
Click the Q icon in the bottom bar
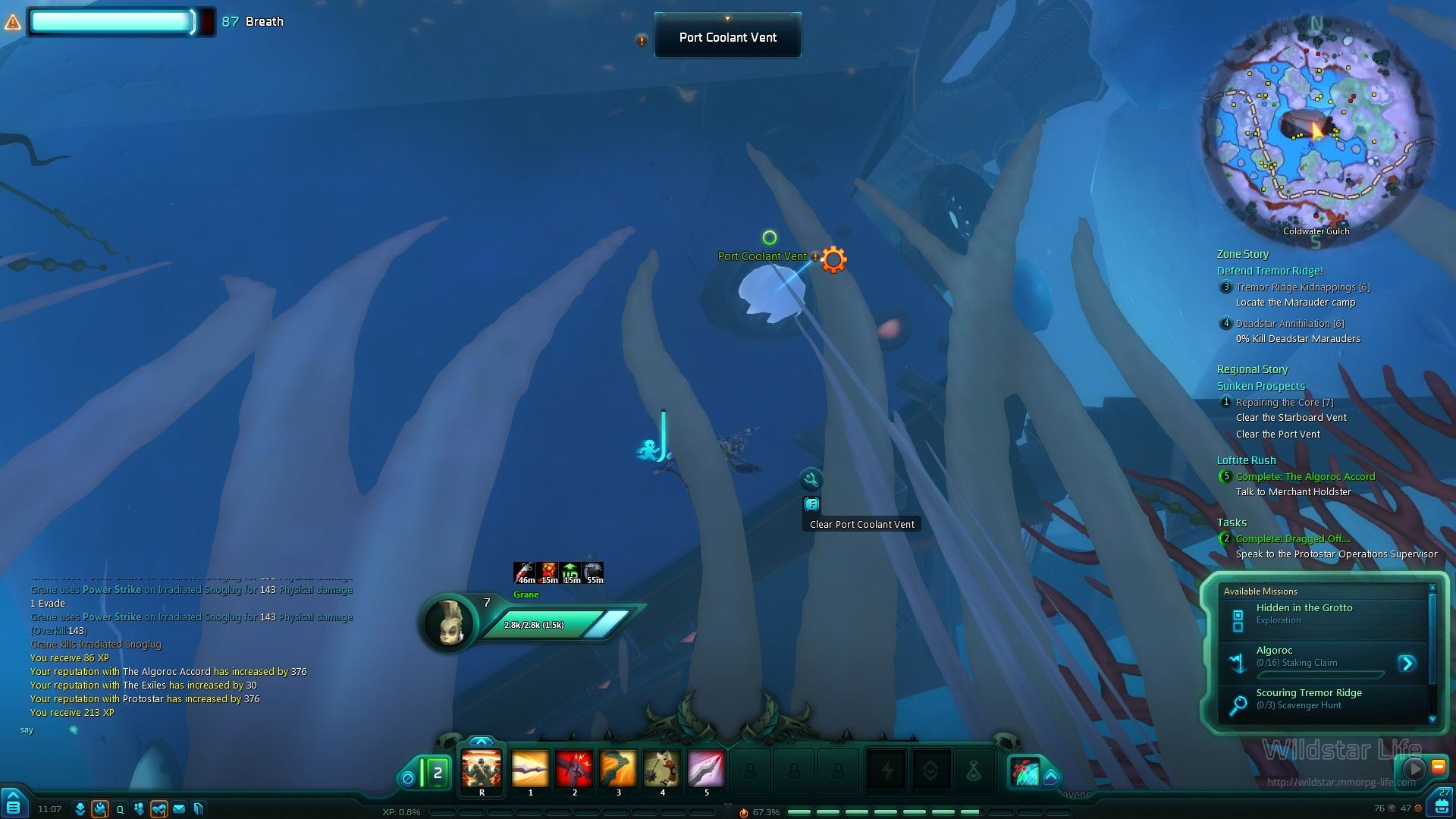tap(120, 809)
